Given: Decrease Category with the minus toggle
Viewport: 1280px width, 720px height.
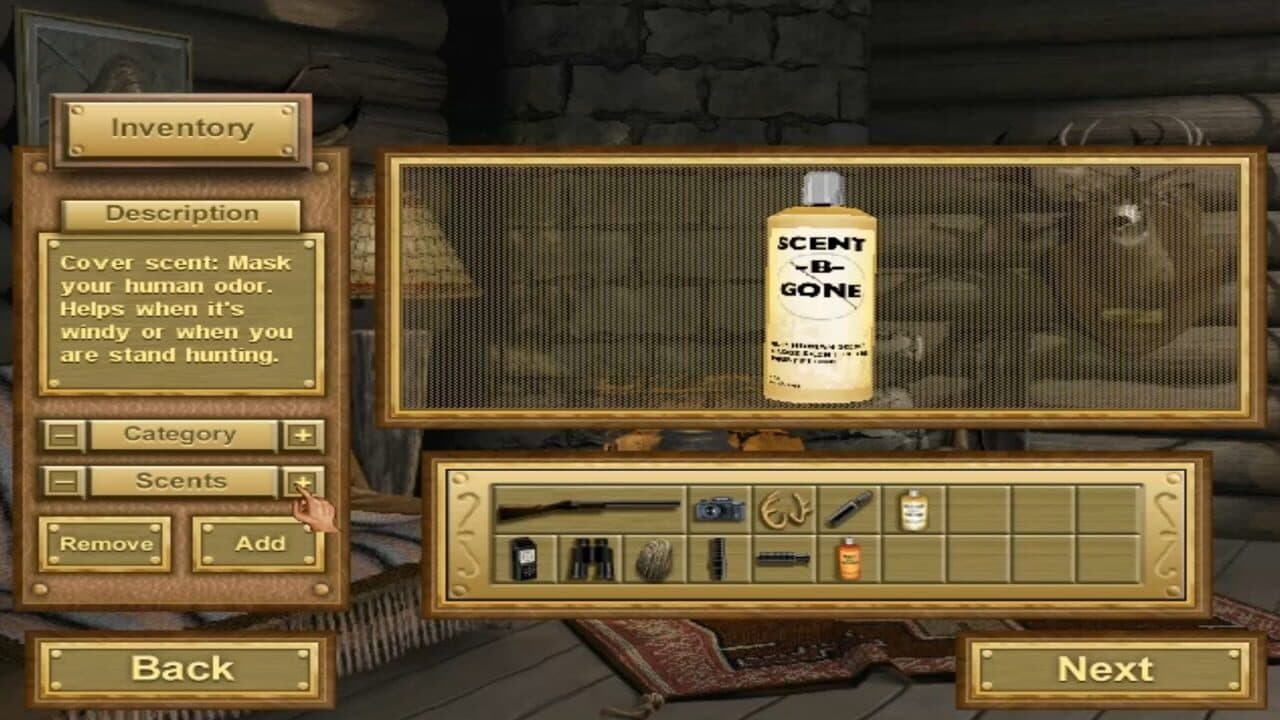Looking at the screenshot, I should point(62,435).
